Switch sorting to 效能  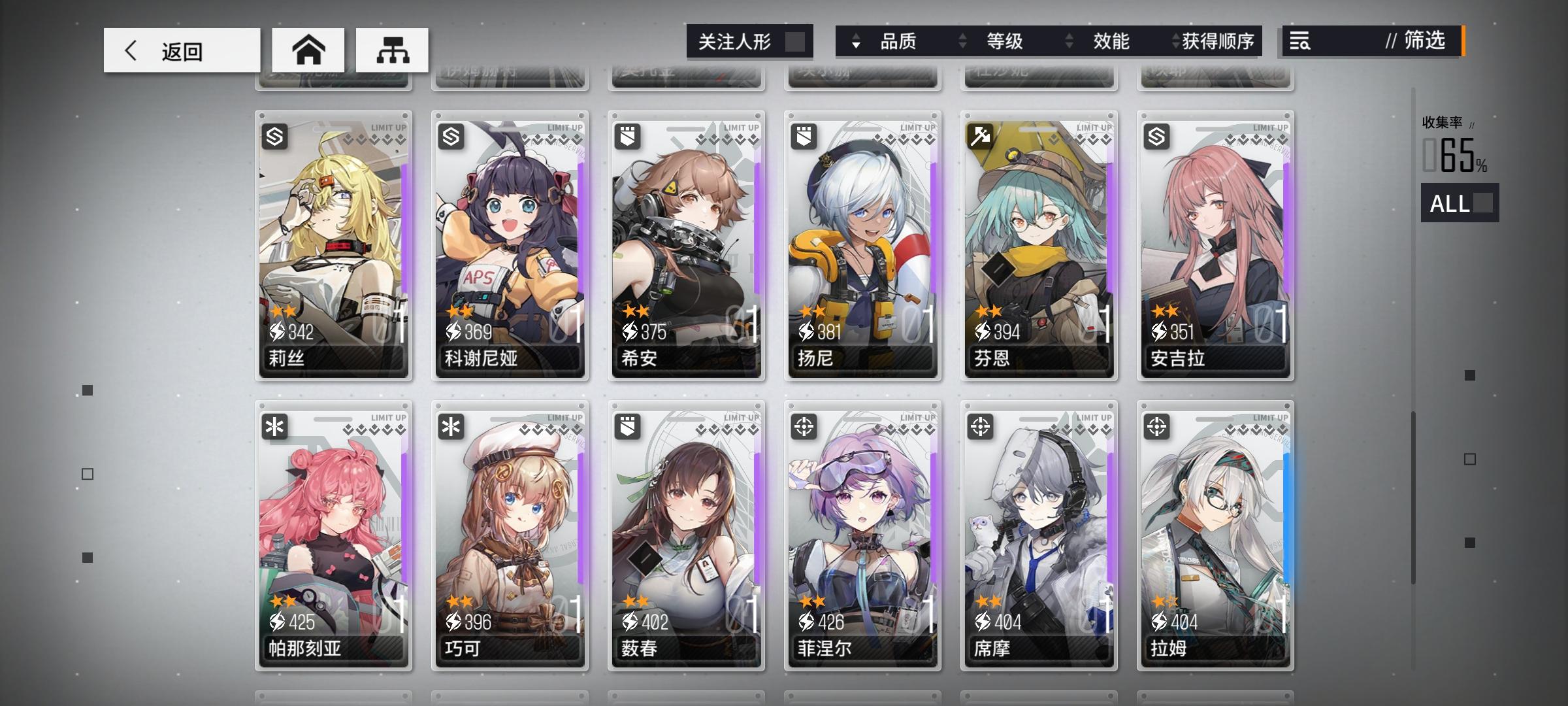tap(1112, 41)
